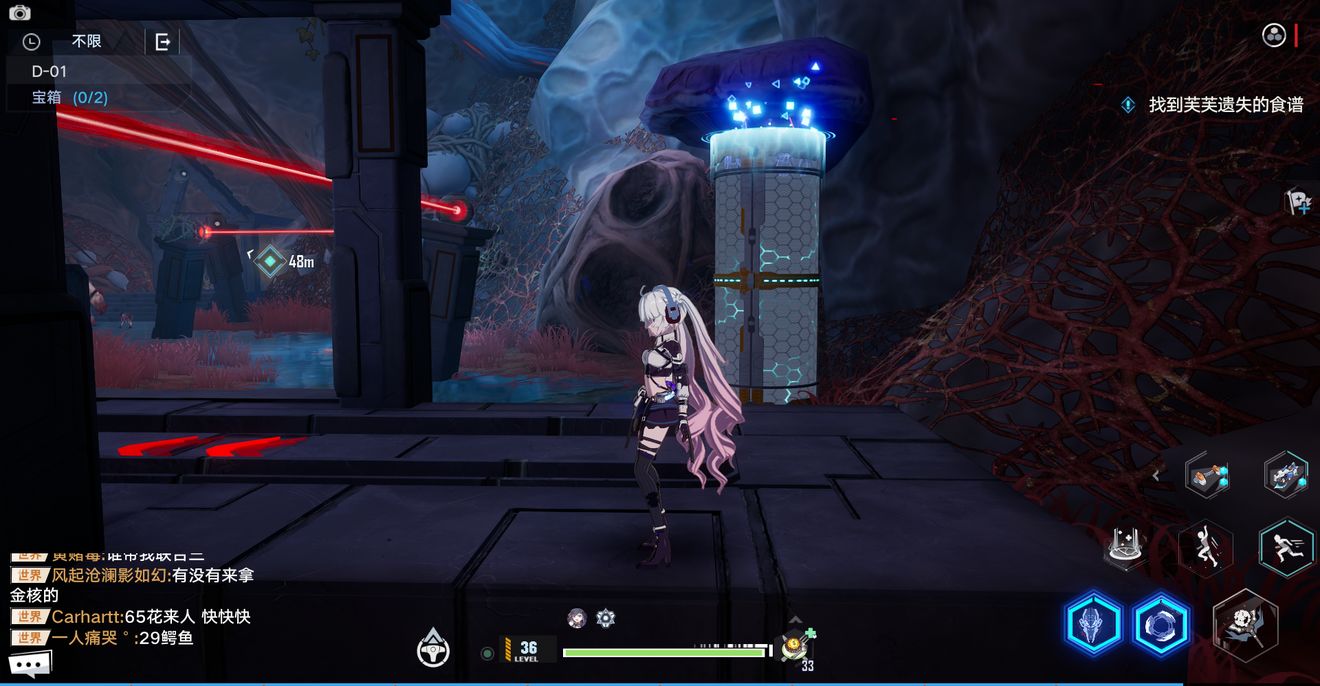This screenshot has height=686, width=1320.
Task: Activate the blue mask skill
Action: (1094, 625)
